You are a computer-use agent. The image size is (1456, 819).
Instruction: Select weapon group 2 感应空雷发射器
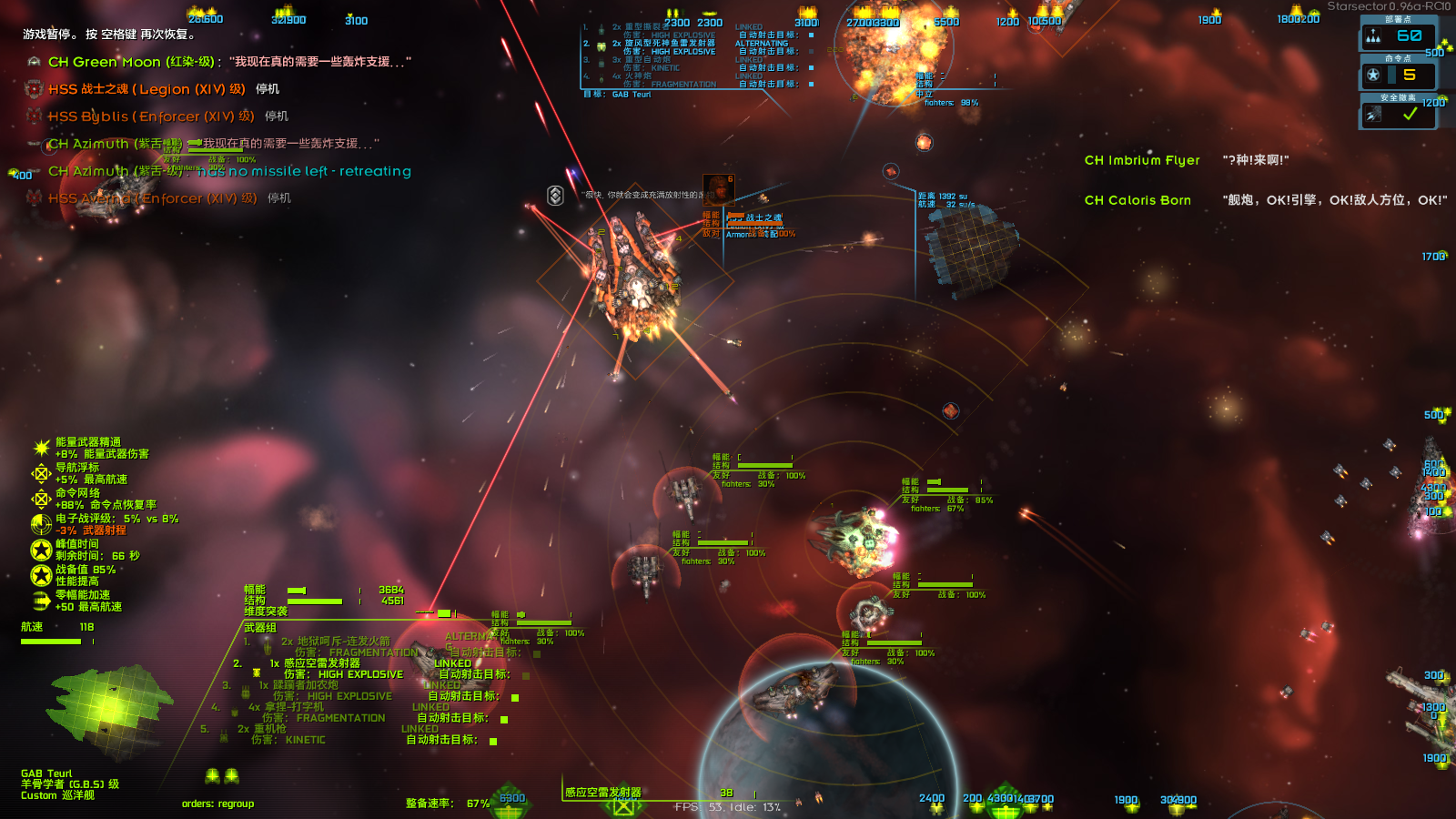[x=321, y=663]
